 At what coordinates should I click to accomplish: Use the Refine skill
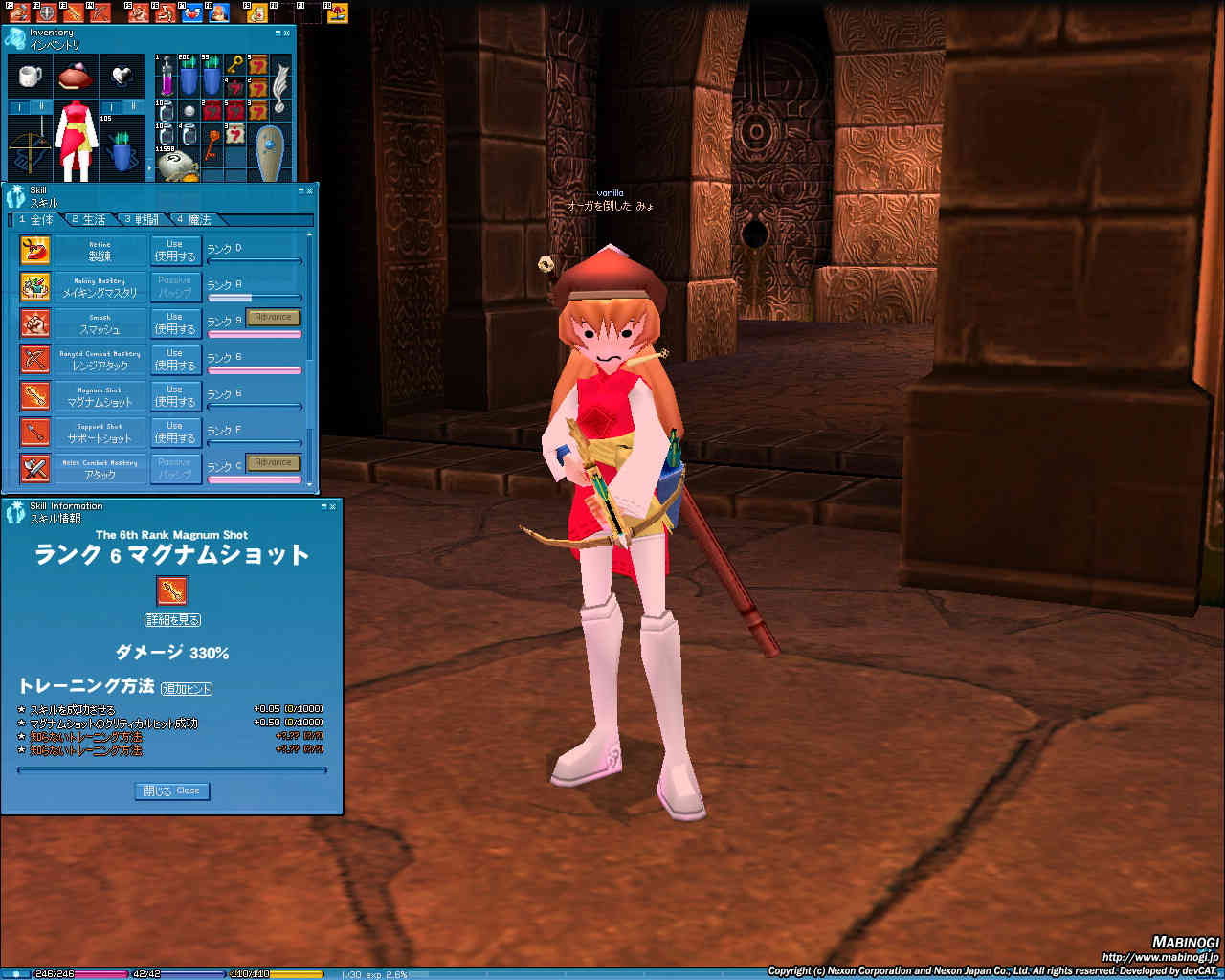(175, 251)
